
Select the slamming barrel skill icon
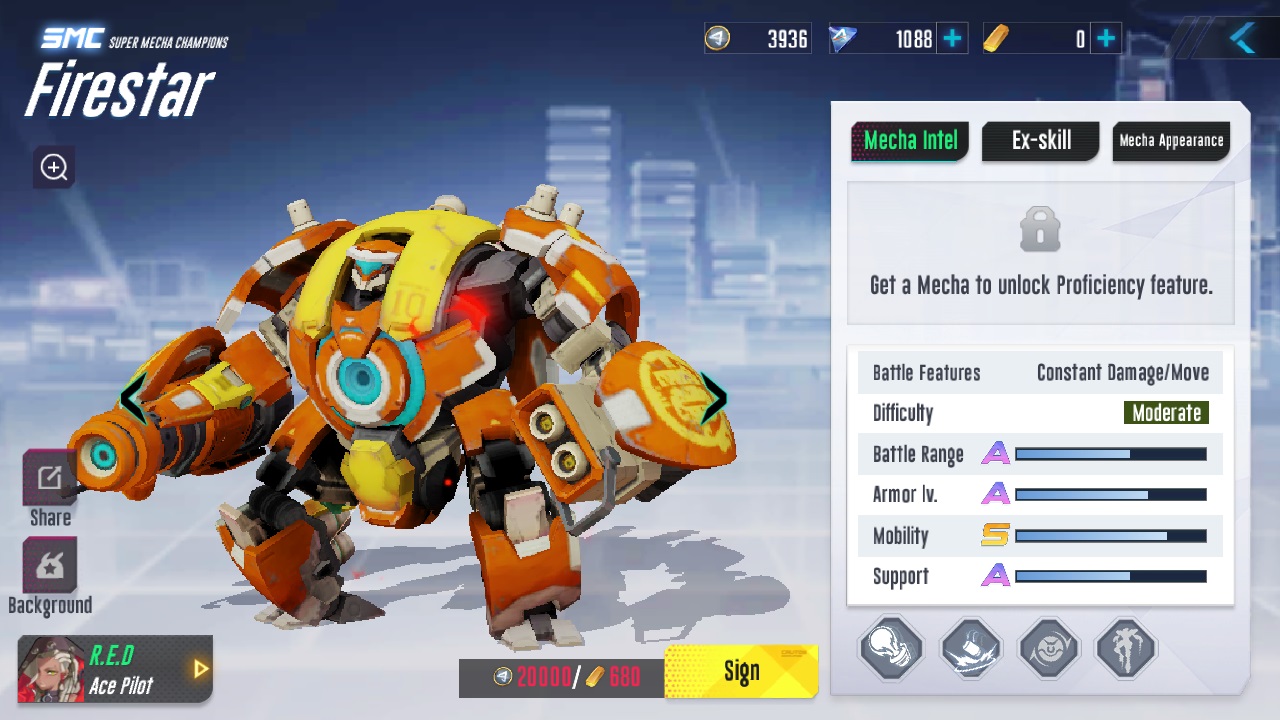point(970,649)
